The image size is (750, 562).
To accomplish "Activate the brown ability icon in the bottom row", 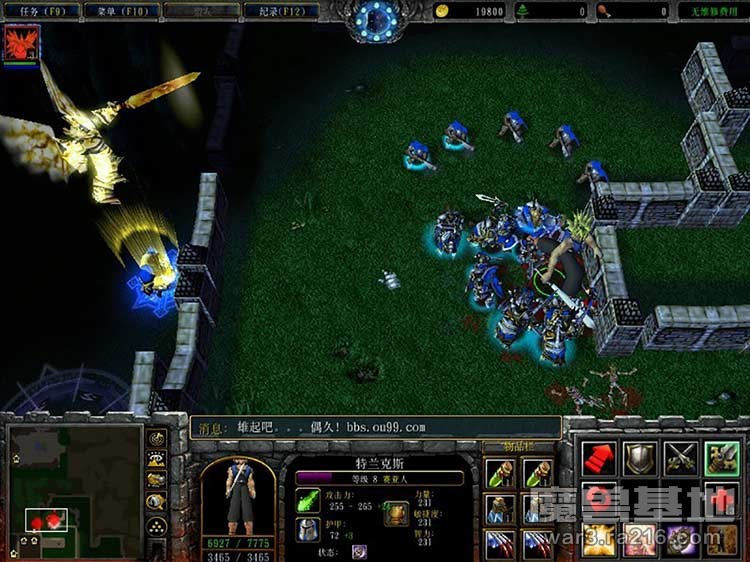I will pos(722,539).
